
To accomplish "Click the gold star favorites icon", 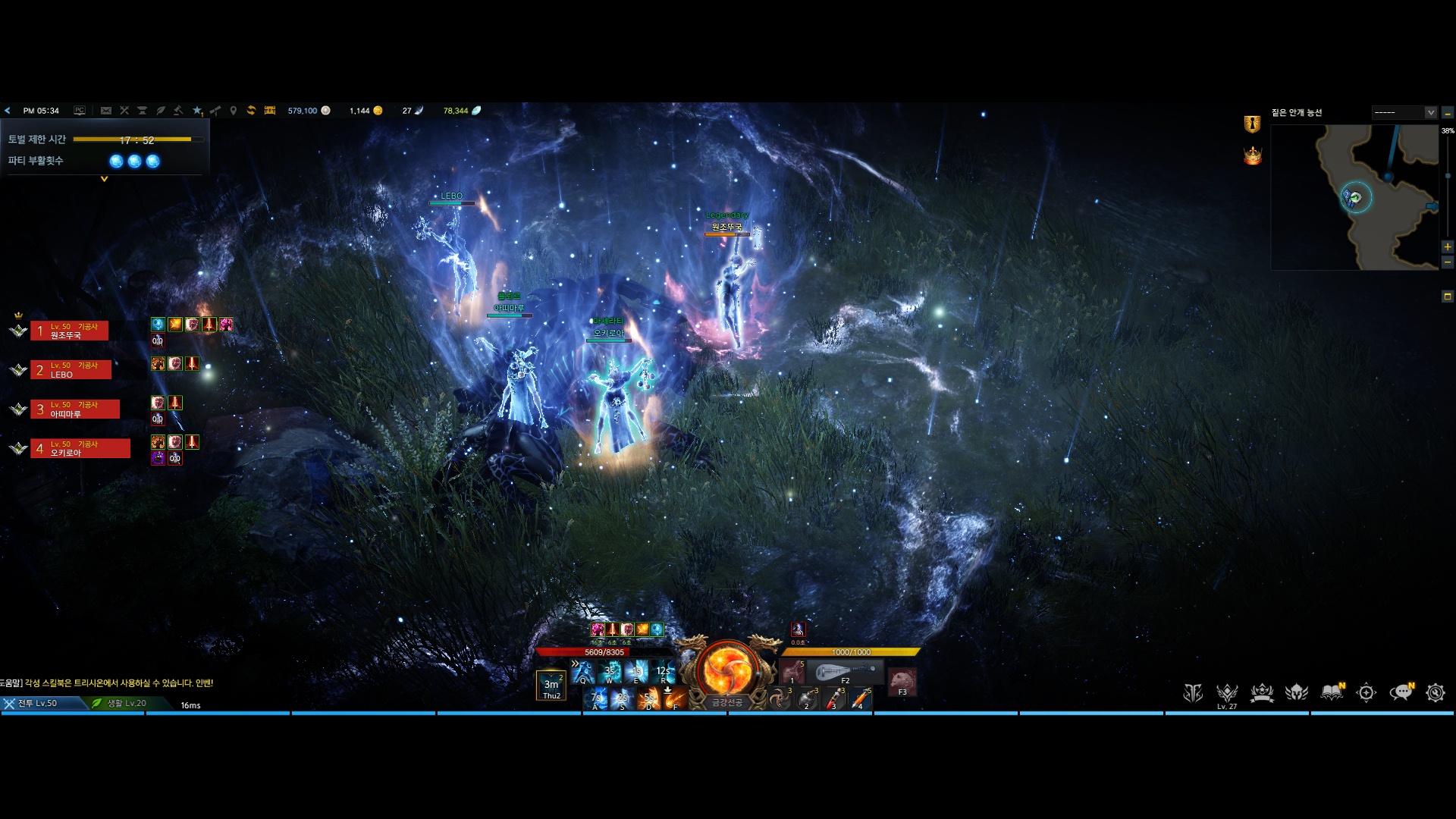I will [x=197, y=111].
